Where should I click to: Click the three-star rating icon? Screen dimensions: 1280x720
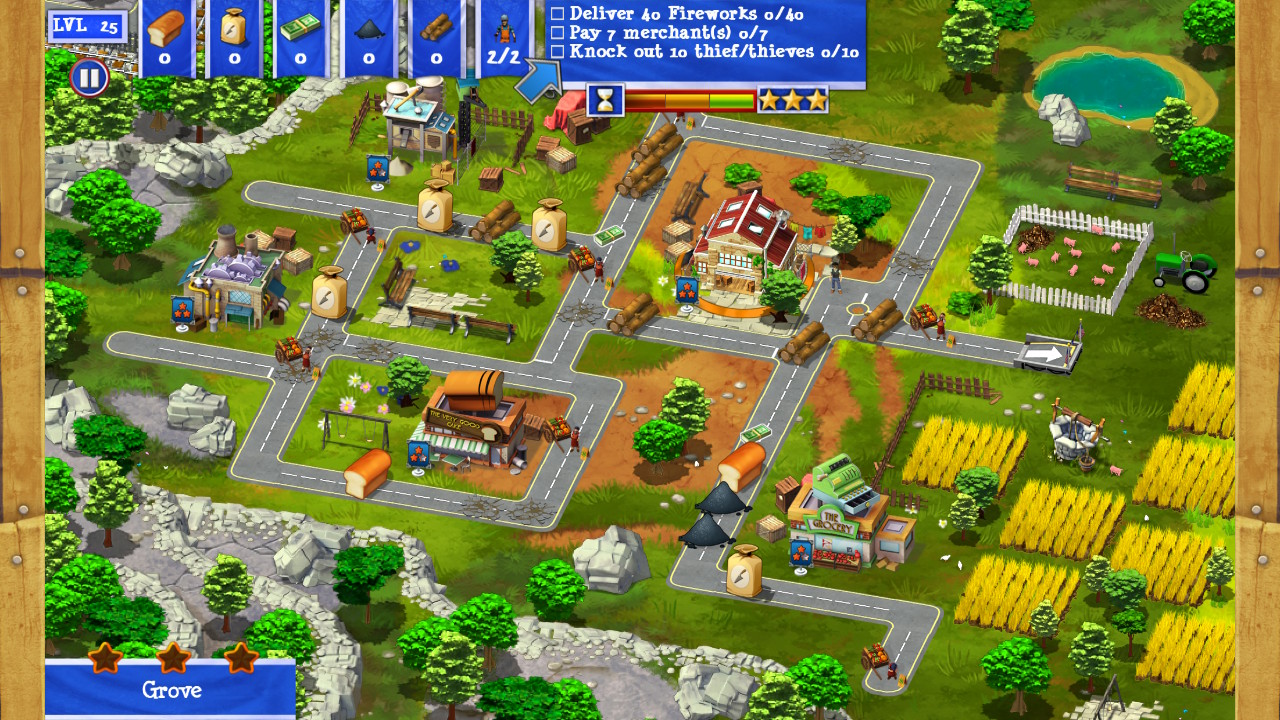coord(791,99)
